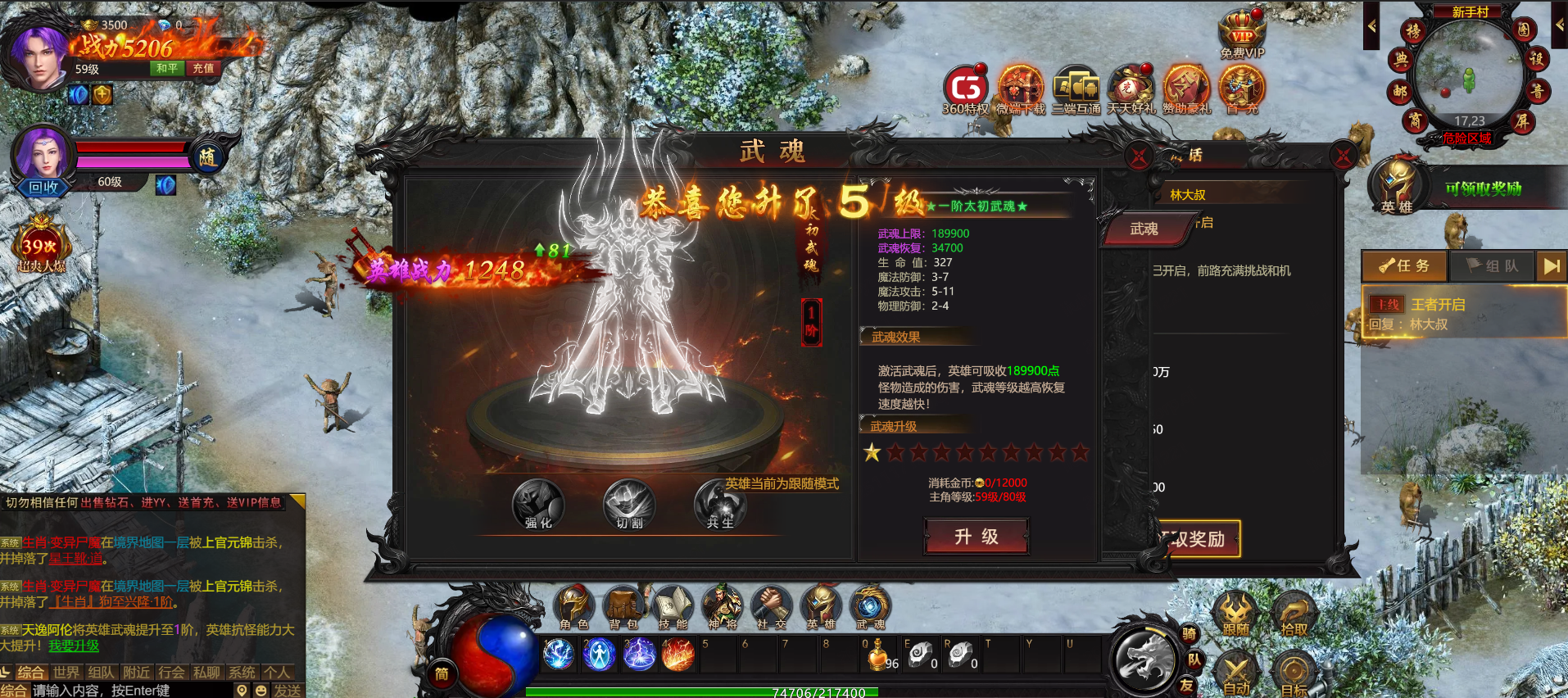Switch to the 任务 quest tab
Viewport: 1568px width, 698px height.
tap(1404, 266)
